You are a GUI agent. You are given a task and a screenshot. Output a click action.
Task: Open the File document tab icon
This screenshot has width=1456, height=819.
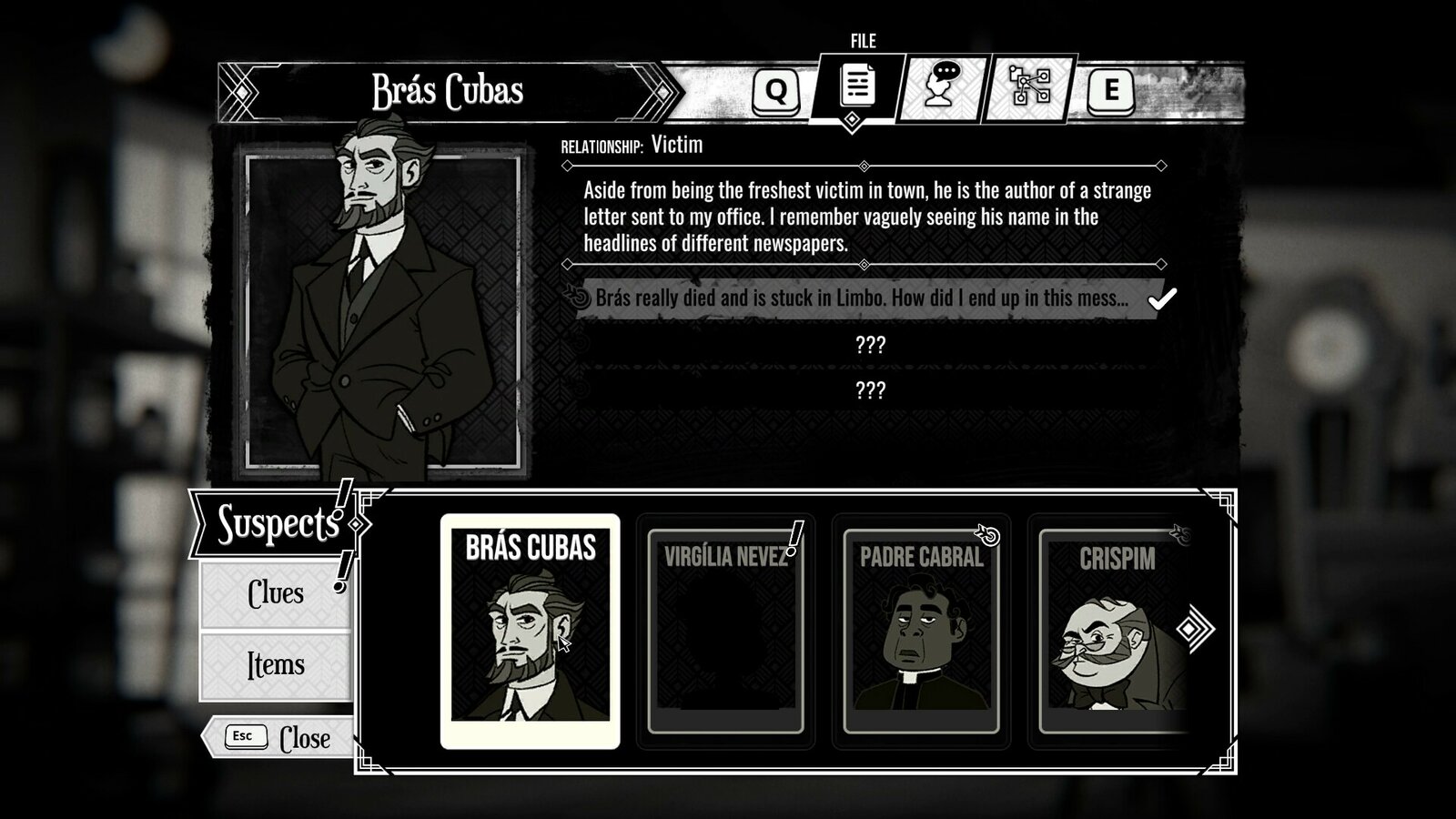tap(853, 86)
